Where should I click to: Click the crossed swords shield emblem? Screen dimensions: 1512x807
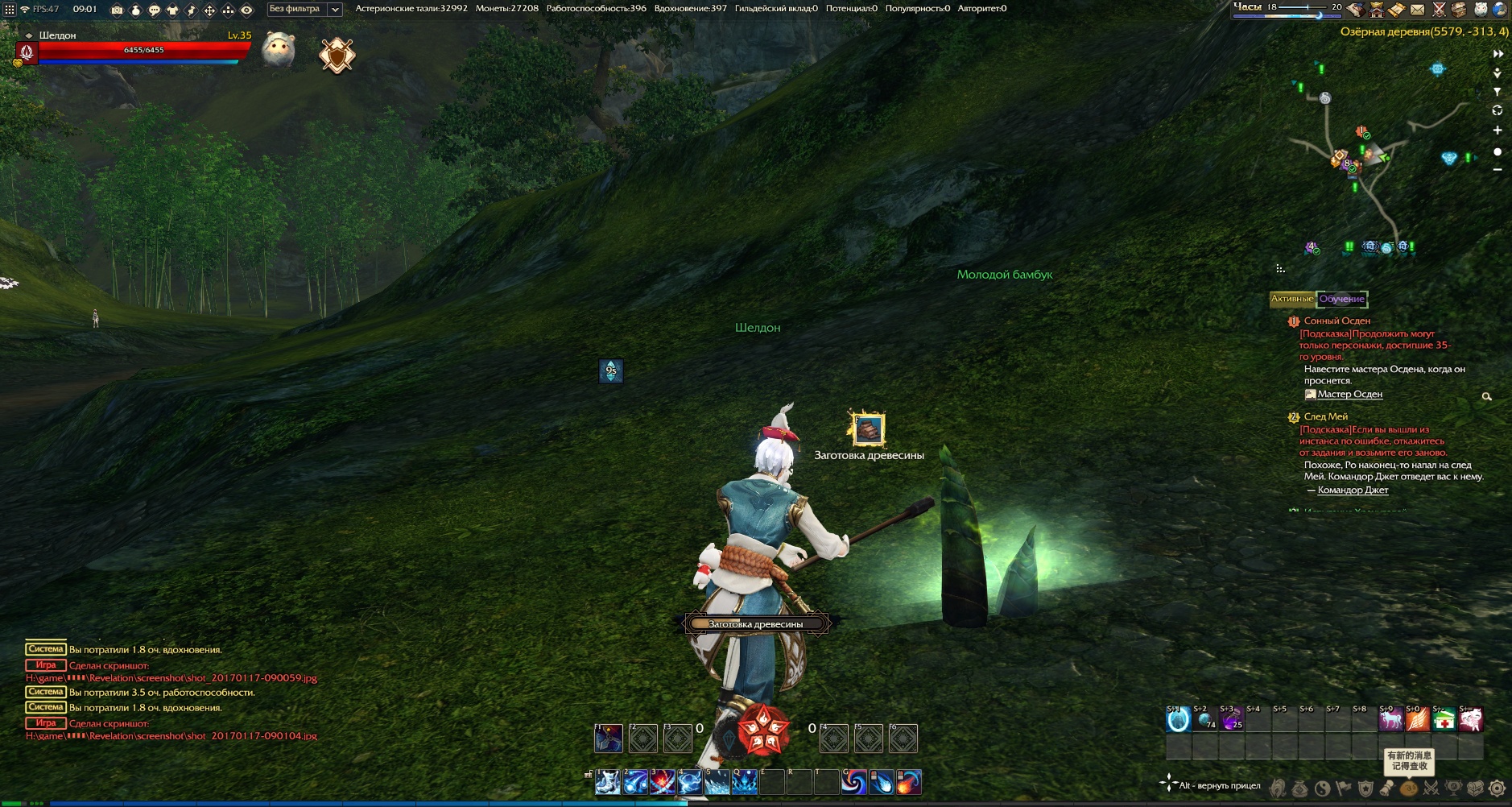[337, 56]
